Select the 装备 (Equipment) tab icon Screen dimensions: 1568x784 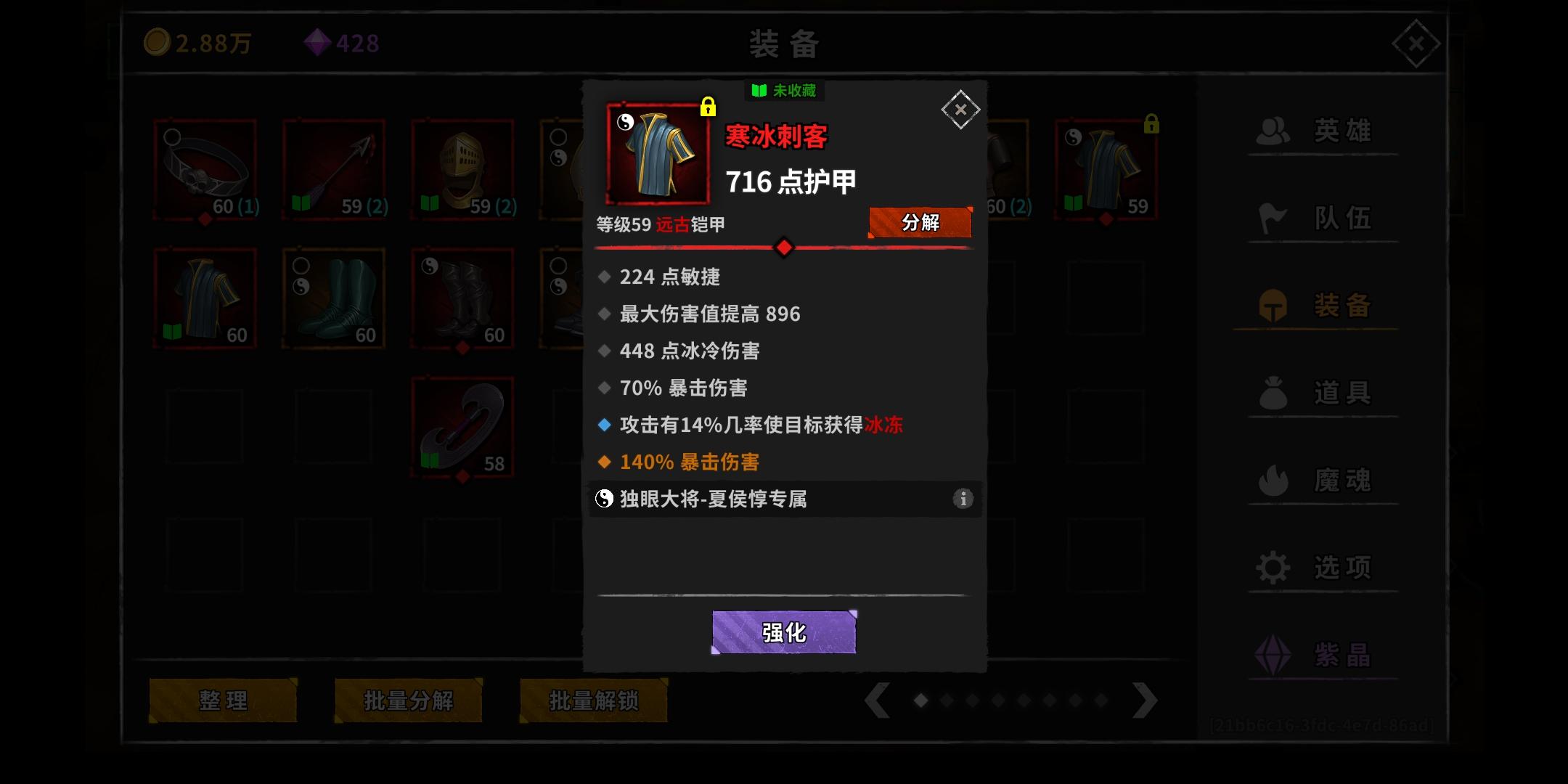pyautogui.click(x=1275, y=306)
